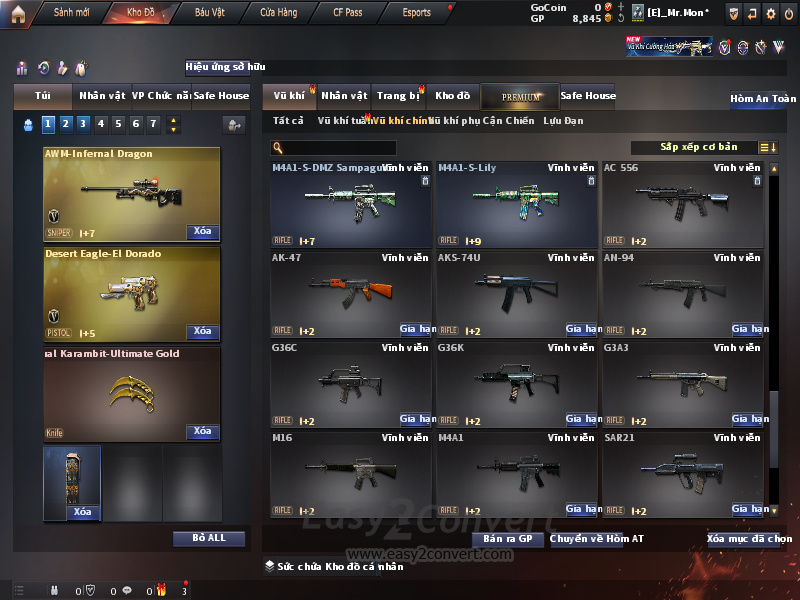Open the Sắp xếp cơ bản sort dropdown
This screenshot has width=800, height=600.
click(x=699, y=147)
